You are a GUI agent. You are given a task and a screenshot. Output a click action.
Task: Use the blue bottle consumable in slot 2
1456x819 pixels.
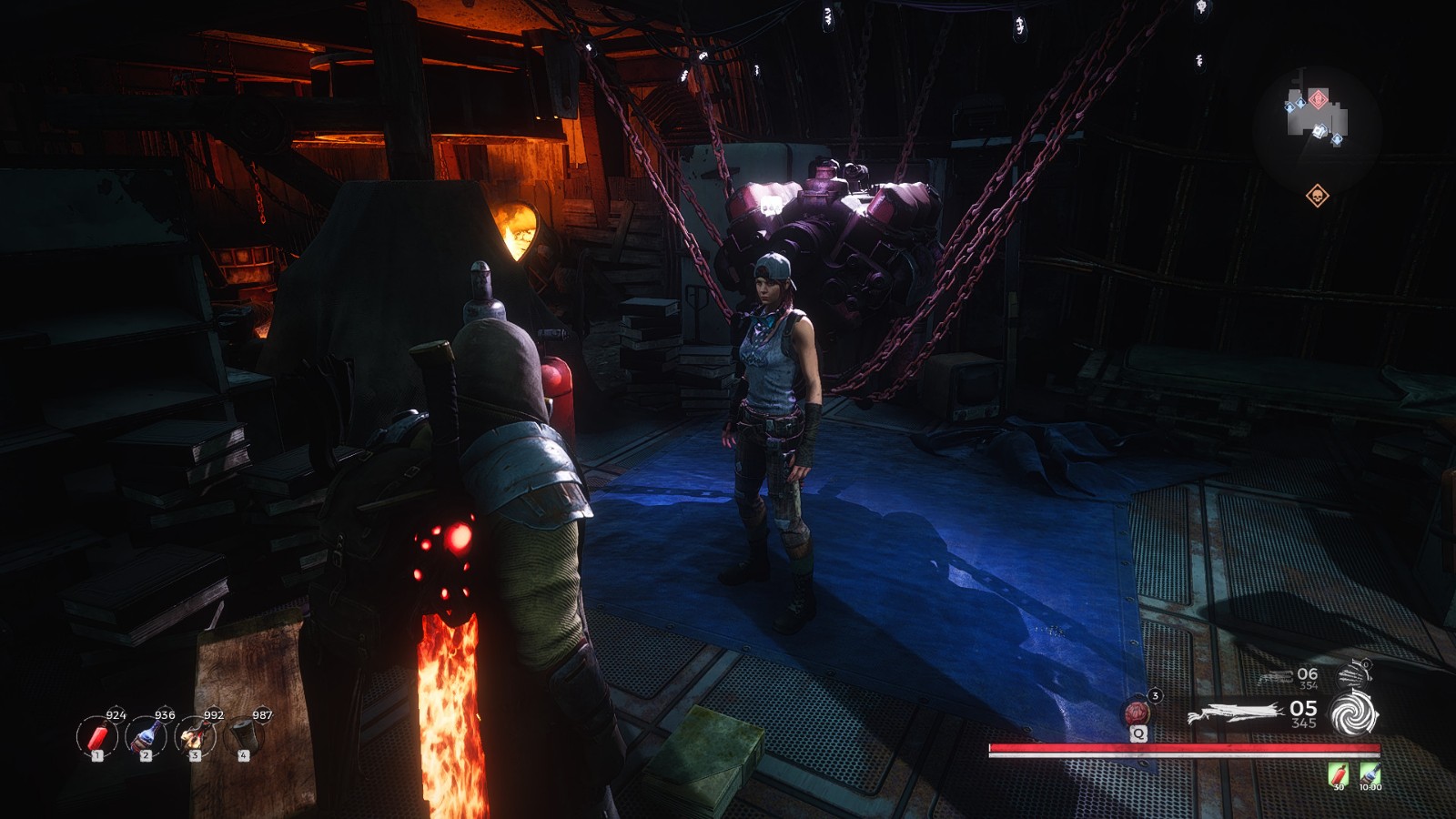pos(146,736)
